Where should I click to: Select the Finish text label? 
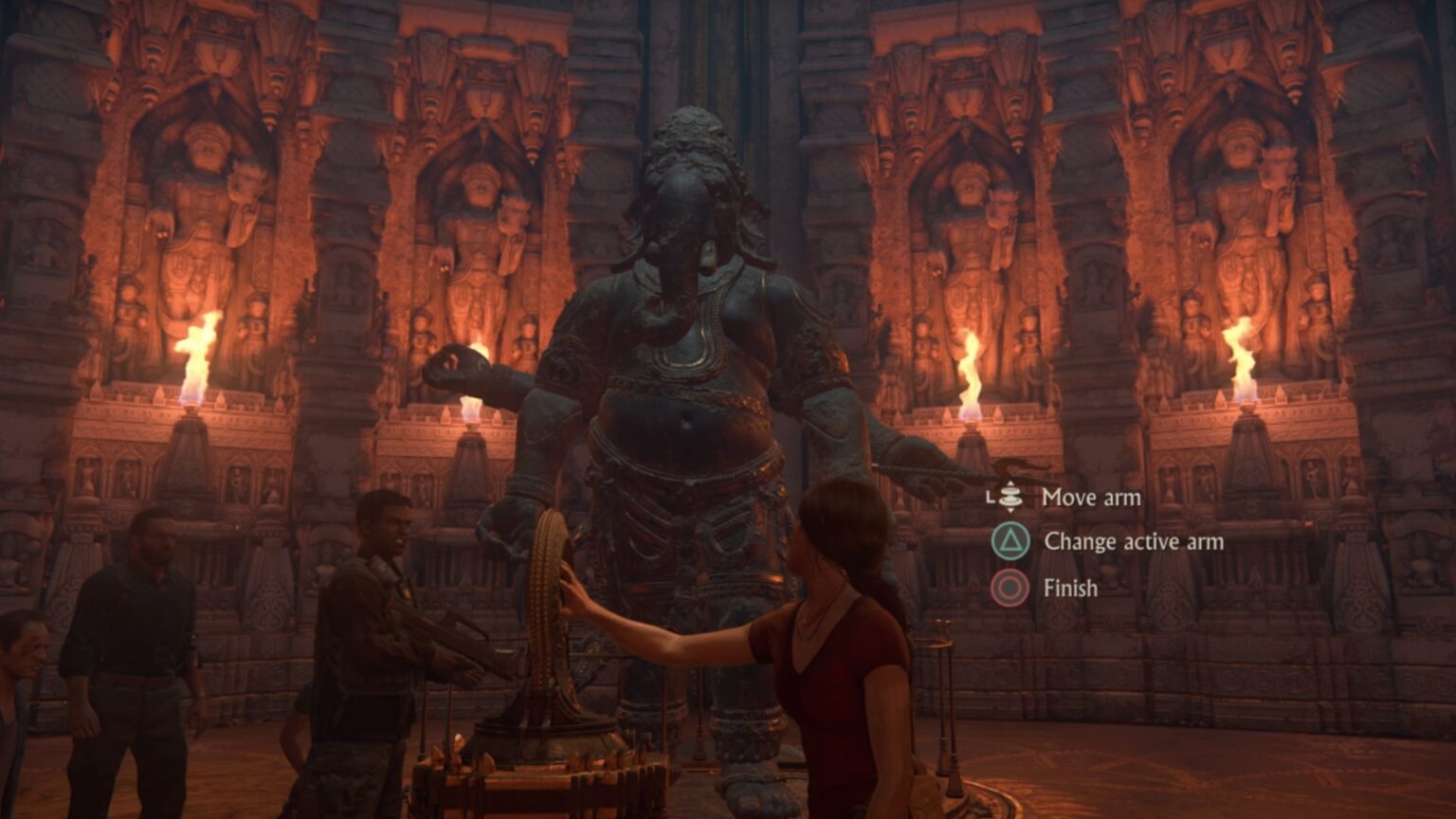coord(1069,587)
